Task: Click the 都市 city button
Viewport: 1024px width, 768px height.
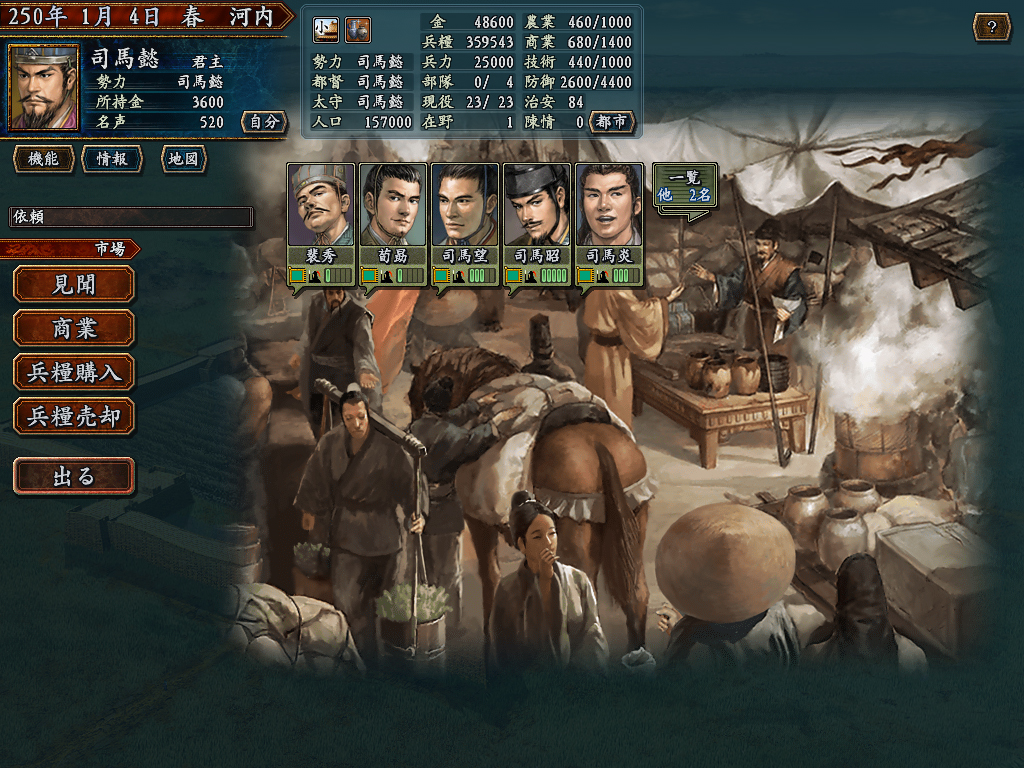Action: coord(612,122)
